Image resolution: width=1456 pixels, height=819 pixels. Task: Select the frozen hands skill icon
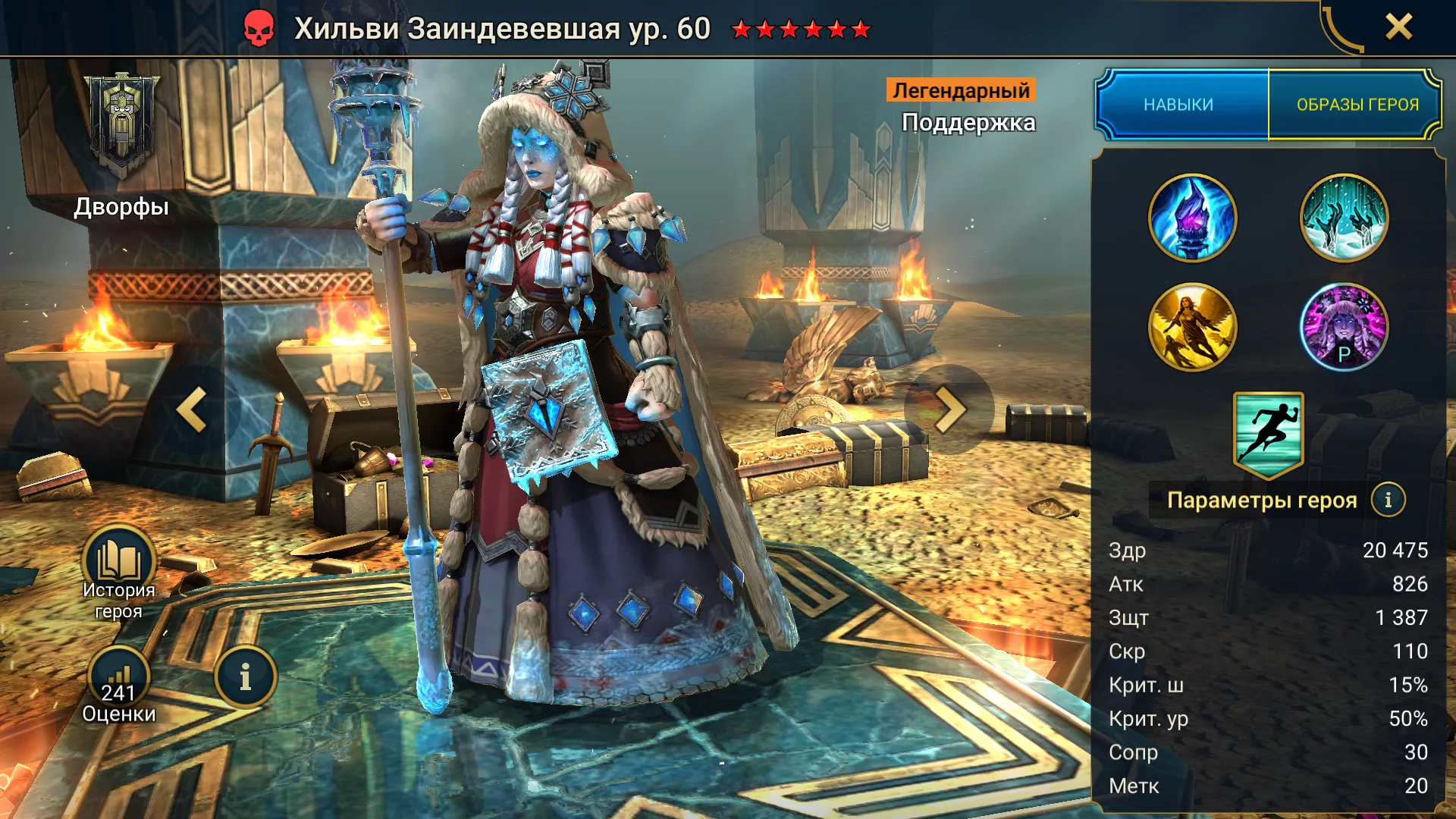tap(1344, 218)
